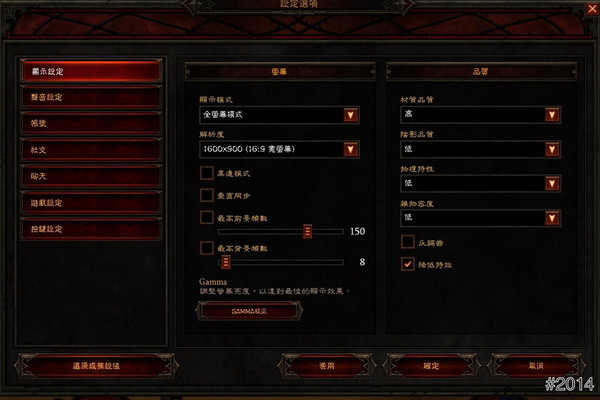Click the background FPS slider handle at 8
This screenshot has width=600, height=400.
coord(226,262)
